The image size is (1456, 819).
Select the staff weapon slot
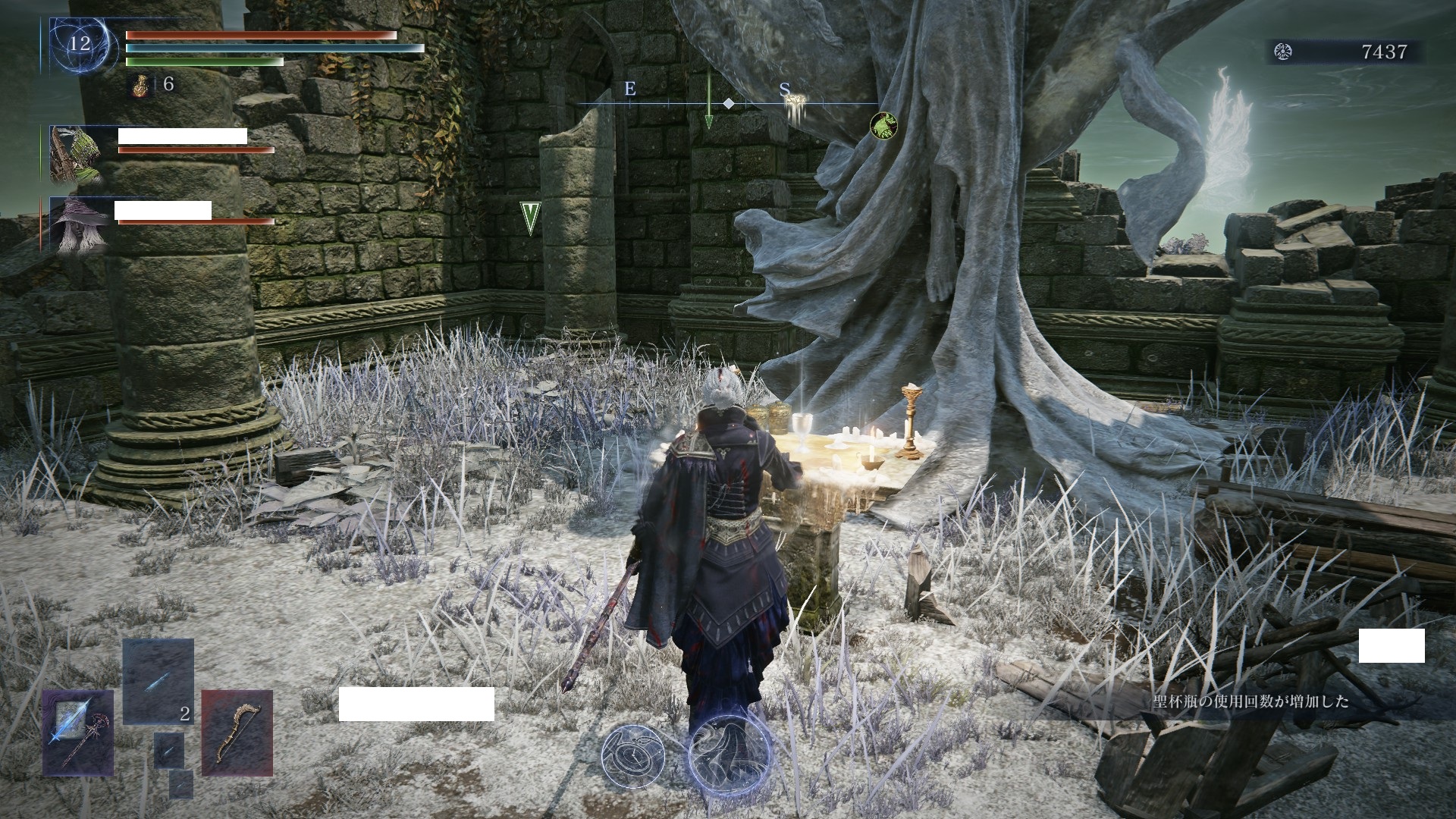pyautogui.click(x=77, y=733)
